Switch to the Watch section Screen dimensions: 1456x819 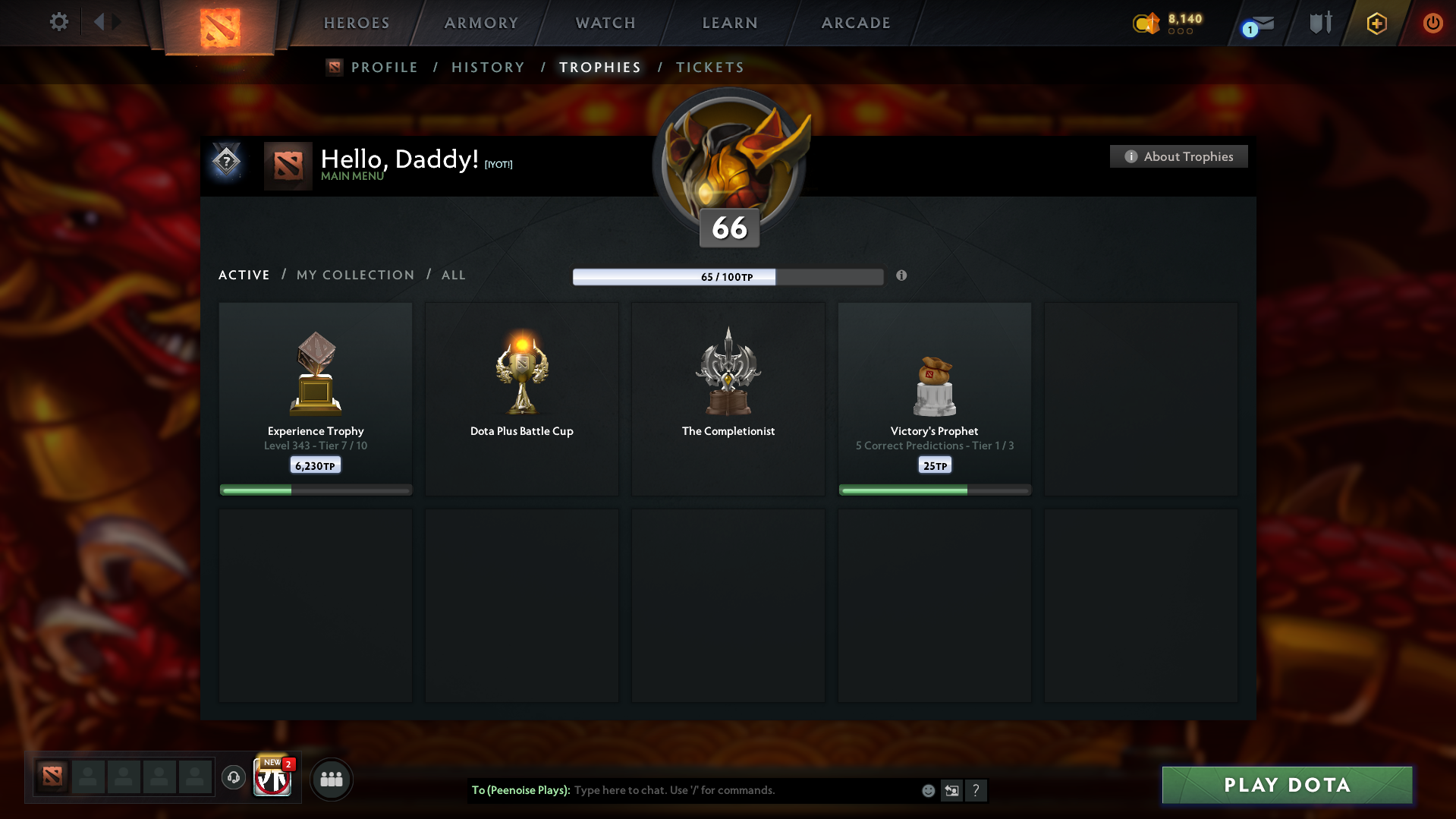605,23
